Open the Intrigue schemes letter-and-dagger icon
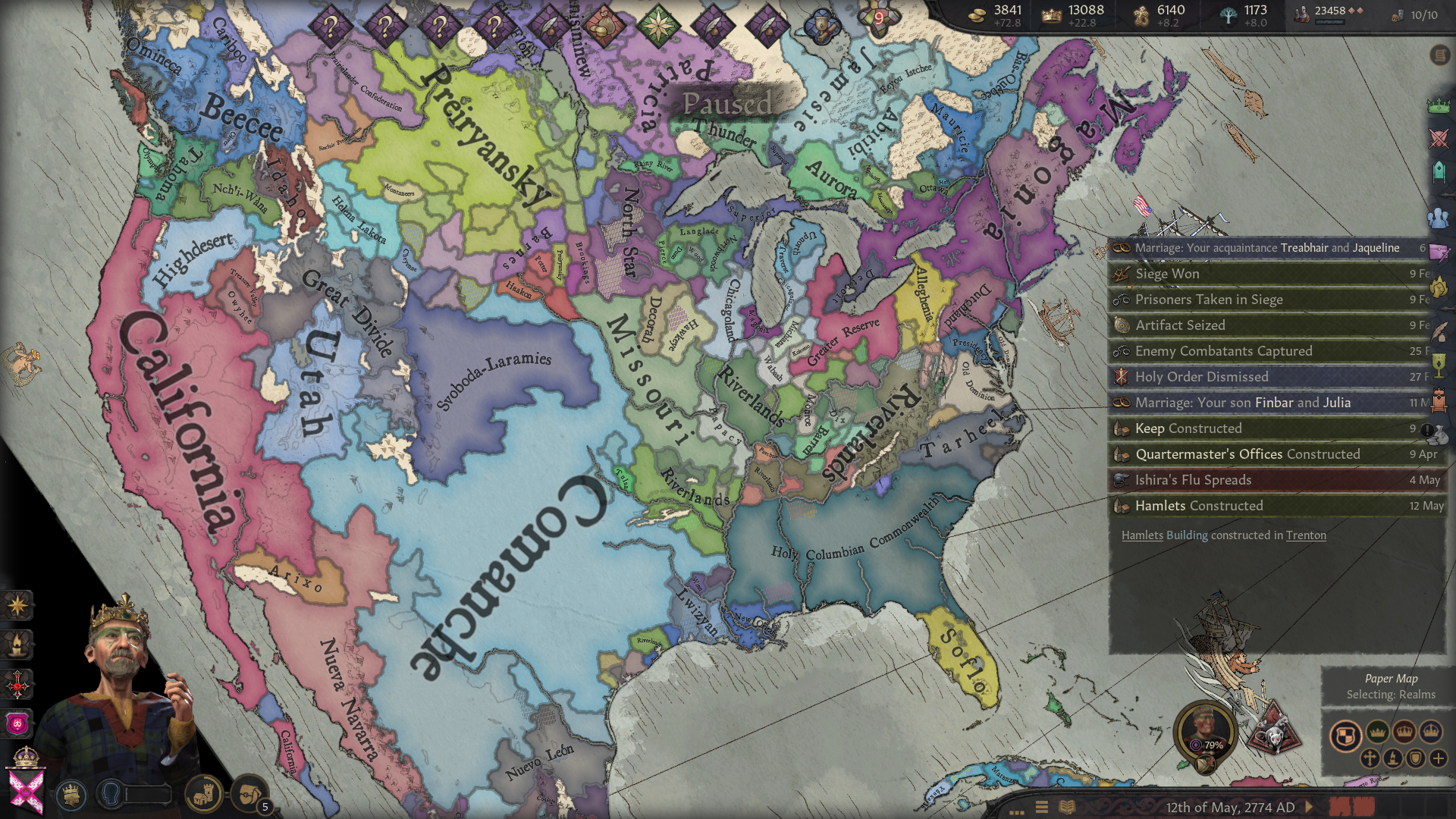 point(1439,250)
